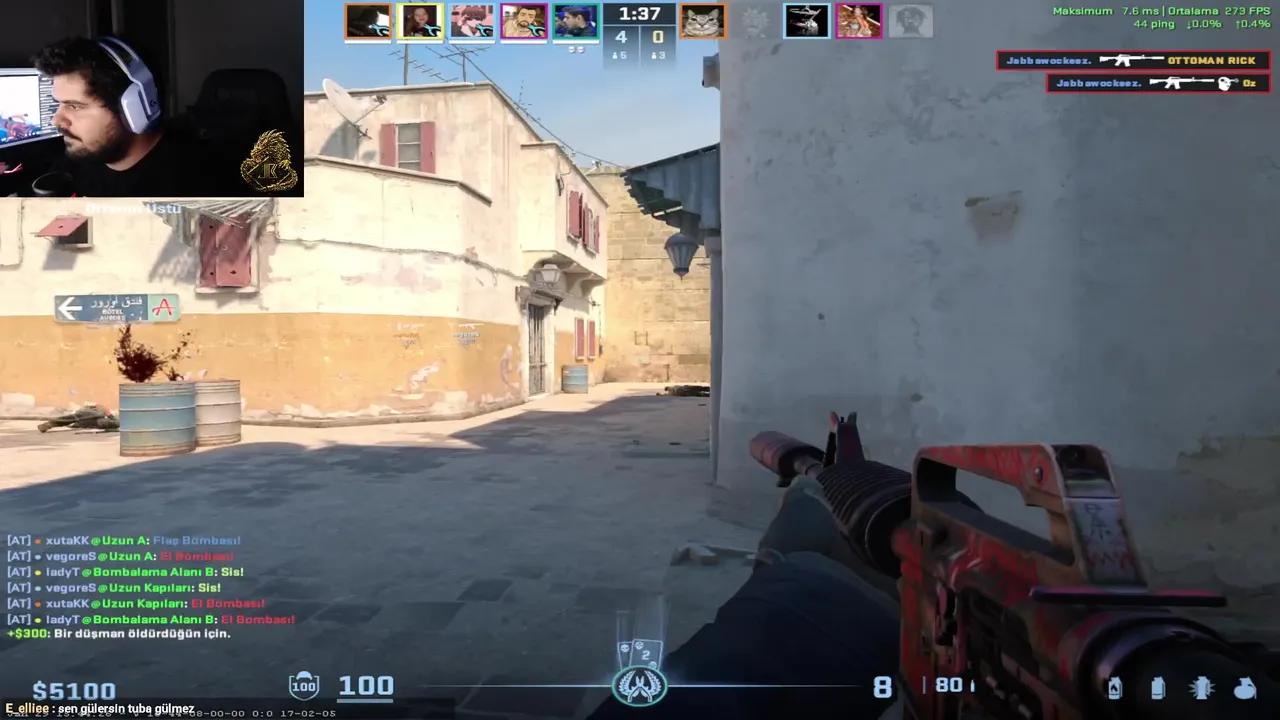Viewport: 1280px width, 720px height.
Task: Click the cat avatar in the top scoreboard
Action: tap(702, 21)
